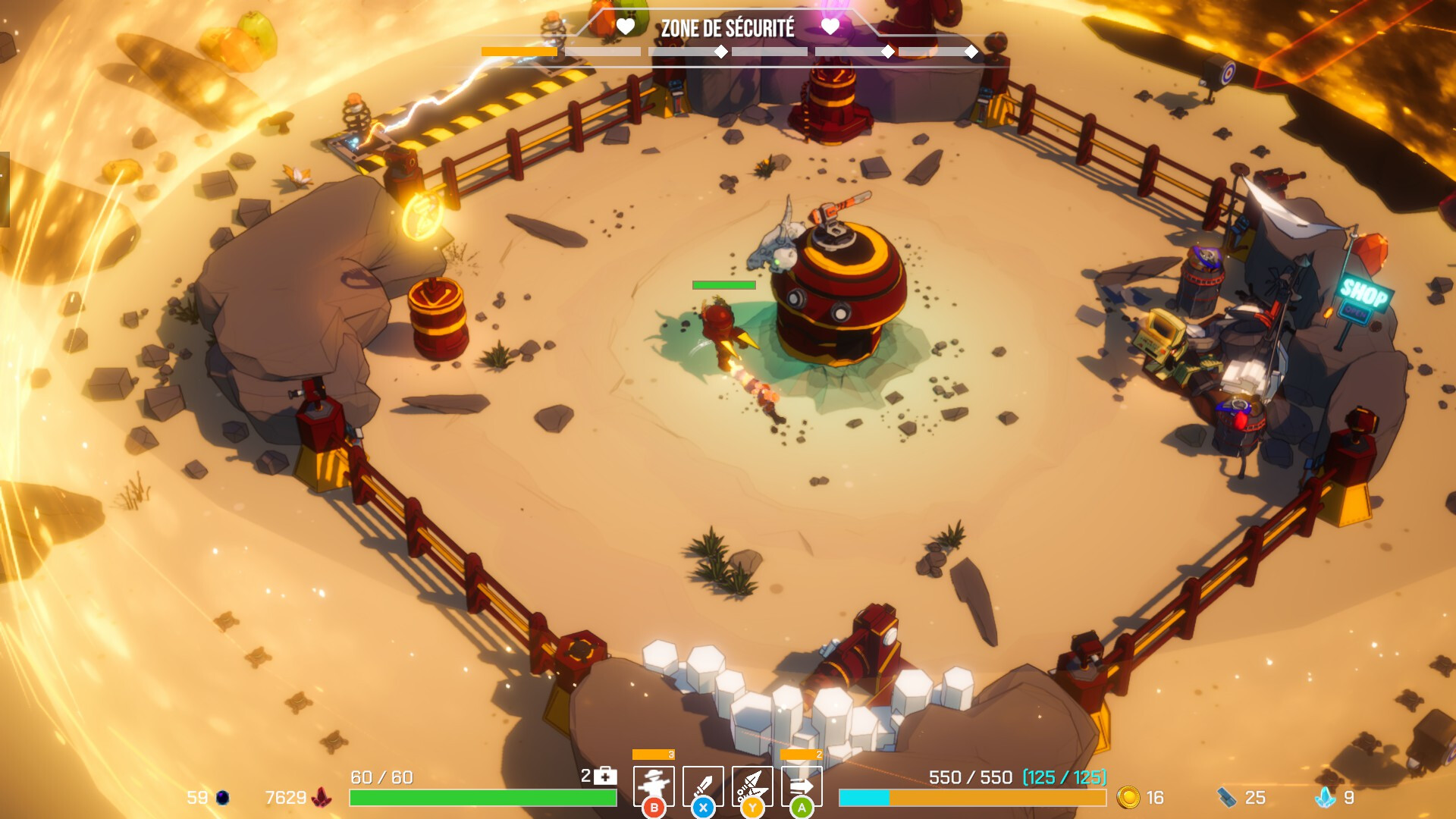Click the red gem shards icon
Viewport: 1456px width, 819px height.
322,798
